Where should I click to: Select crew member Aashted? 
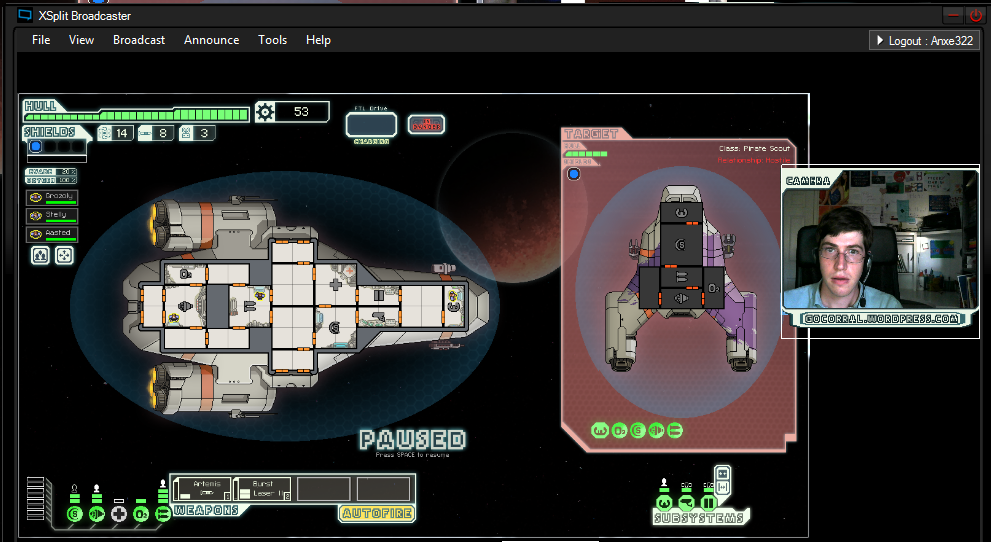(x=52, y=234)
